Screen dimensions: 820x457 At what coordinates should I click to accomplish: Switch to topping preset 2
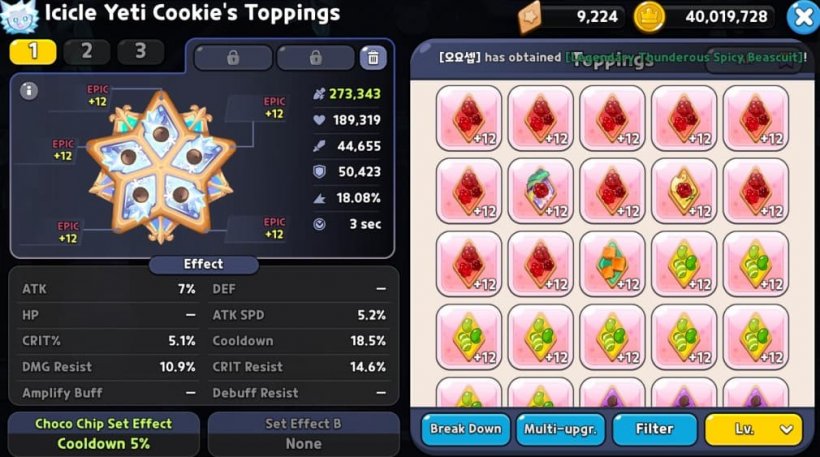coord(86,51)
